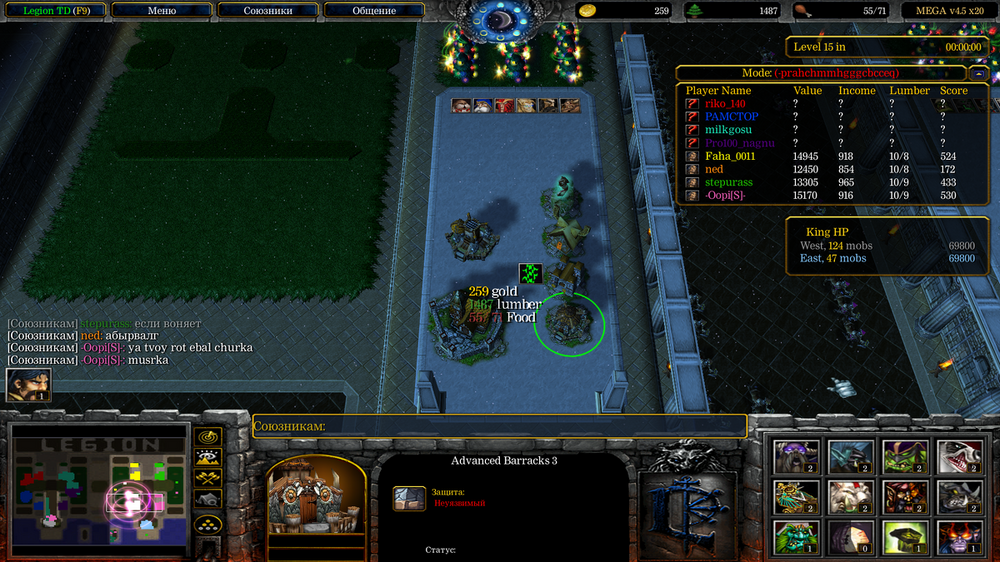Choose the green helmet upgrade icon
Viewport: 1000px width, 562px height.
(904, 537)
